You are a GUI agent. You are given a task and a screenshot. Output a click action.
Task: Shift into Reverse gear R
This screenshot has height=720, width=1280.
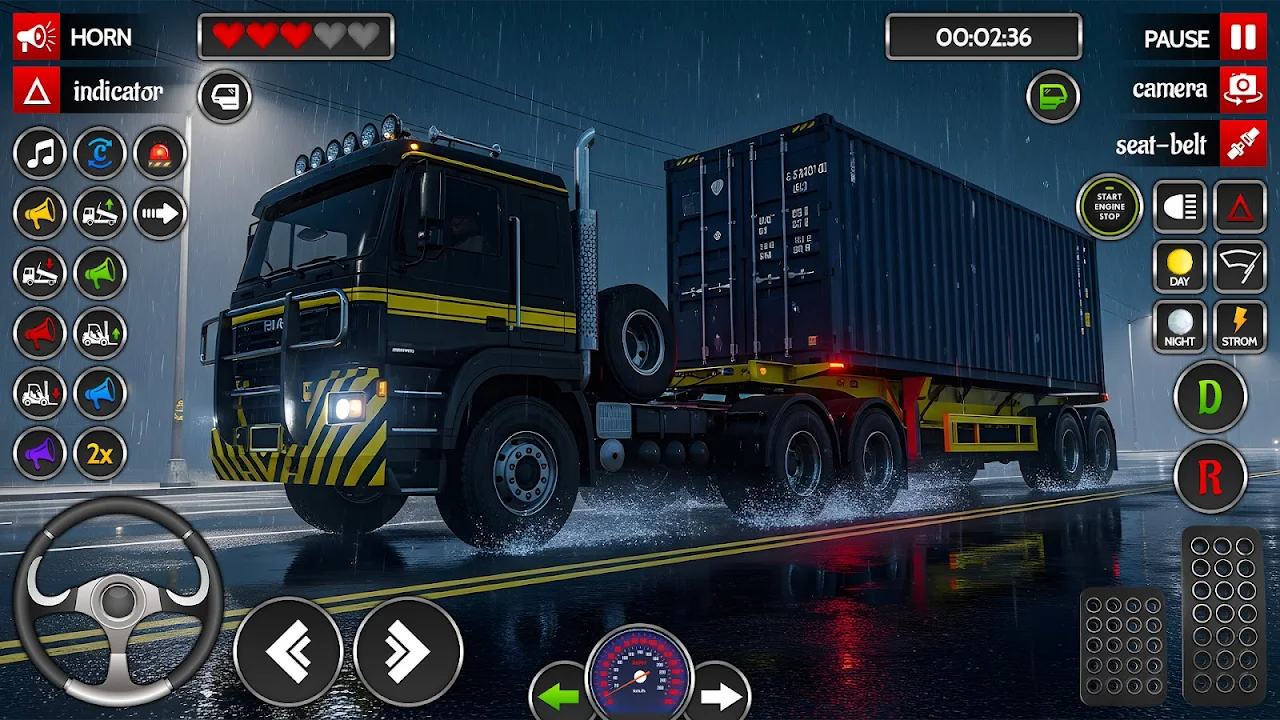pos(1210,478)
